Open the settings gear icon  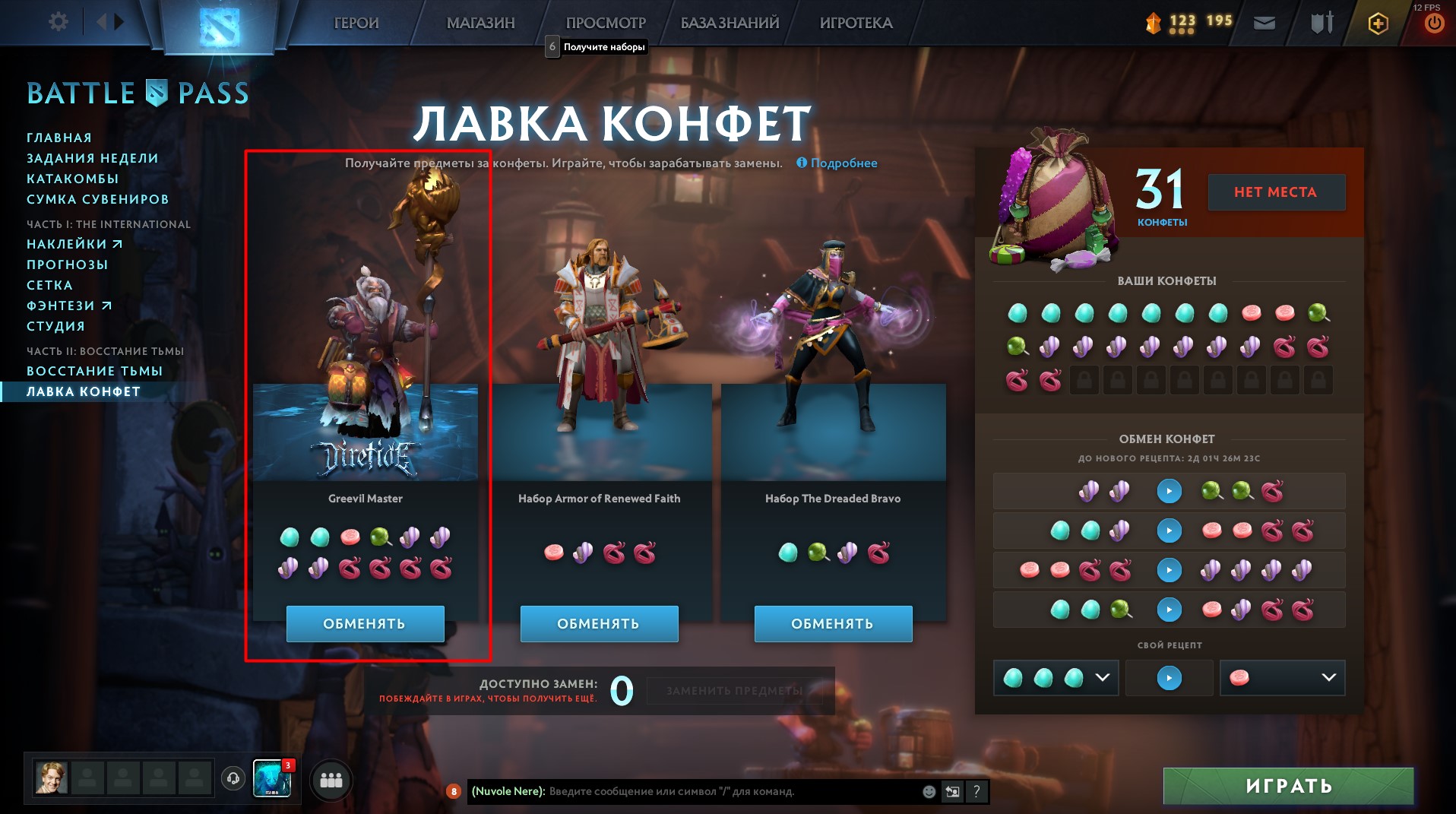pyautogui.click(x=57, y=22)
